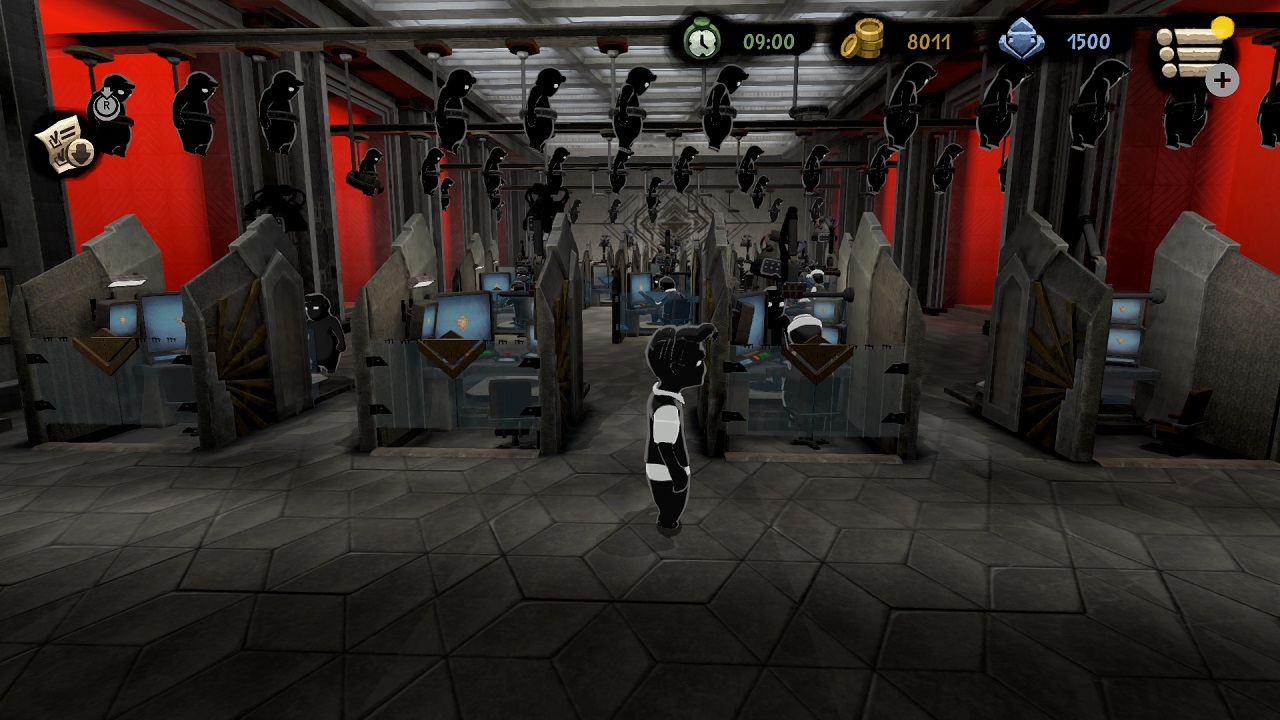Viewport: 1280px width, 720px height.
Task: Click the plus button on the task panel
Action: click(x=1222, y=81)
